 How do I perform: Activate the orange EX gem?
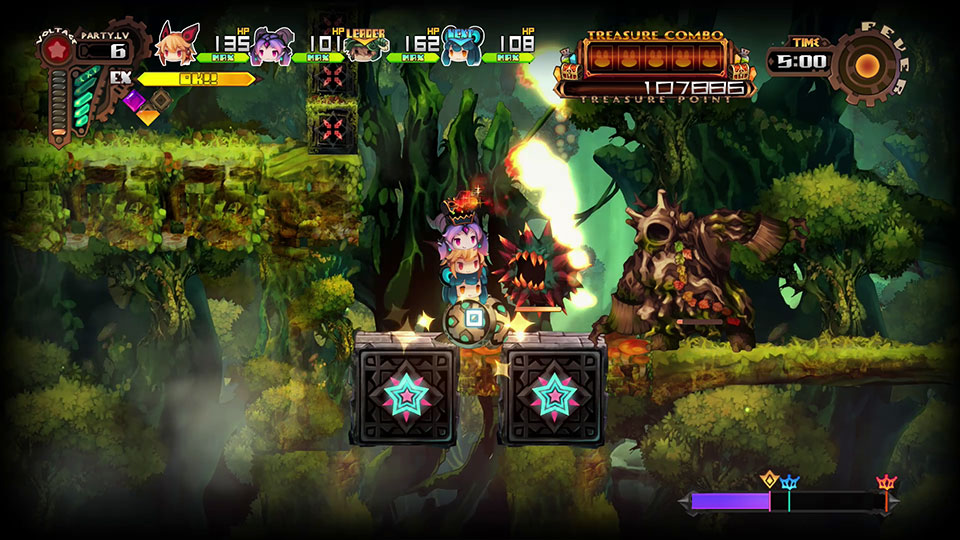point(148,116)
